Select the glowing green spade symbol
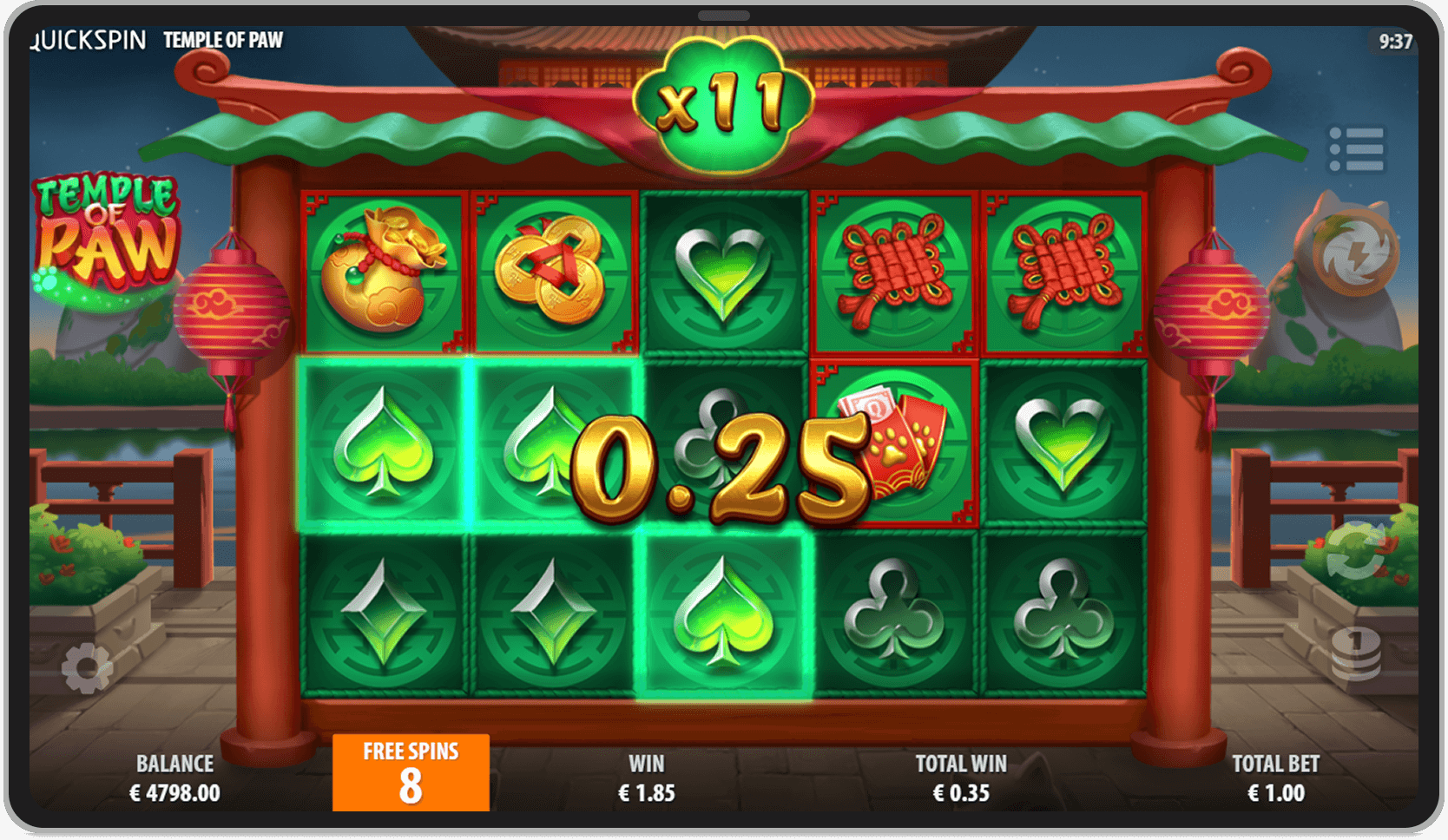The height and width of the screenshot is (840, 1448). 382,443
